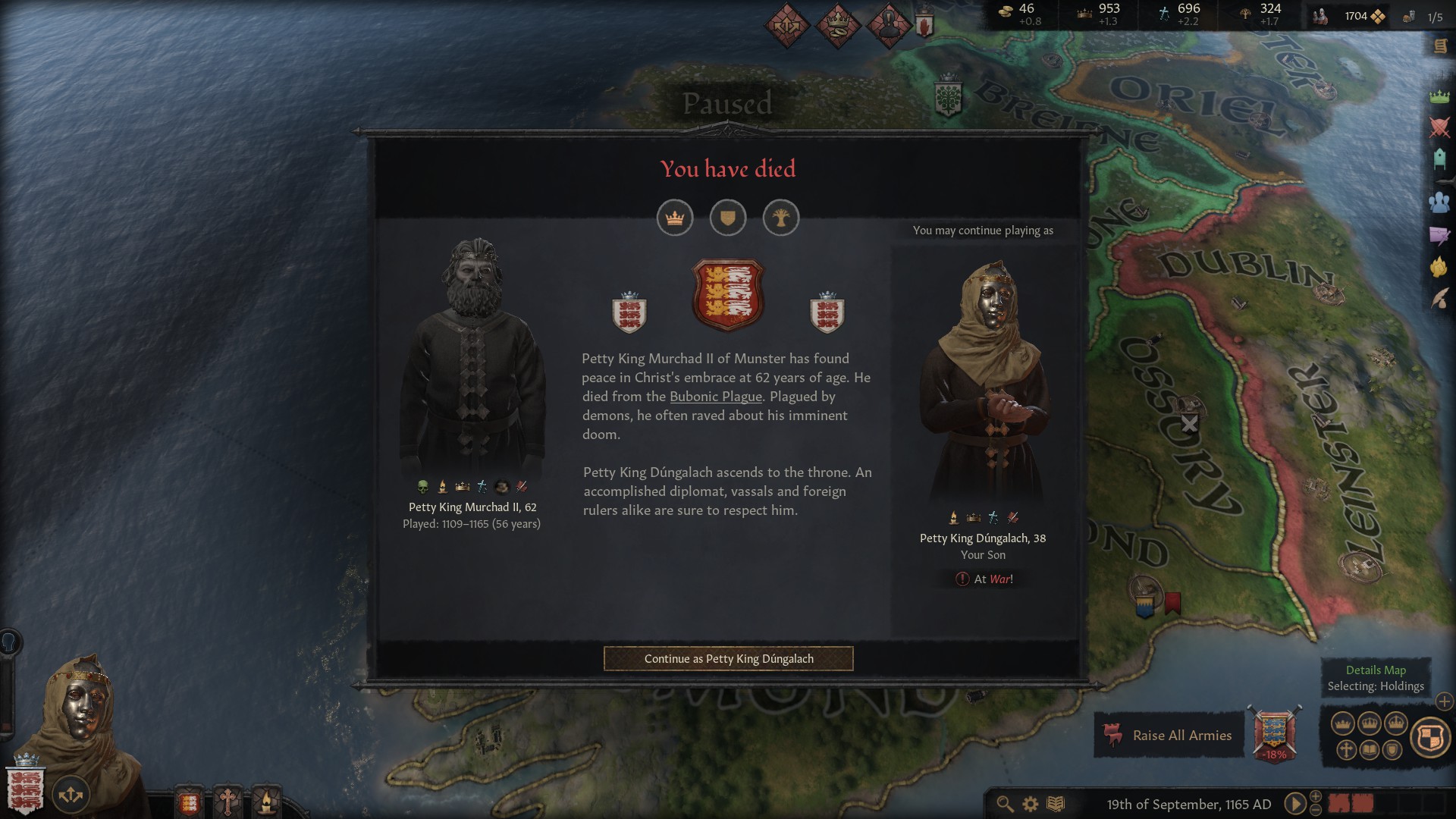The image size is (1456, 819).
Task: Open the magnifying glass search
Action: 1005,804
